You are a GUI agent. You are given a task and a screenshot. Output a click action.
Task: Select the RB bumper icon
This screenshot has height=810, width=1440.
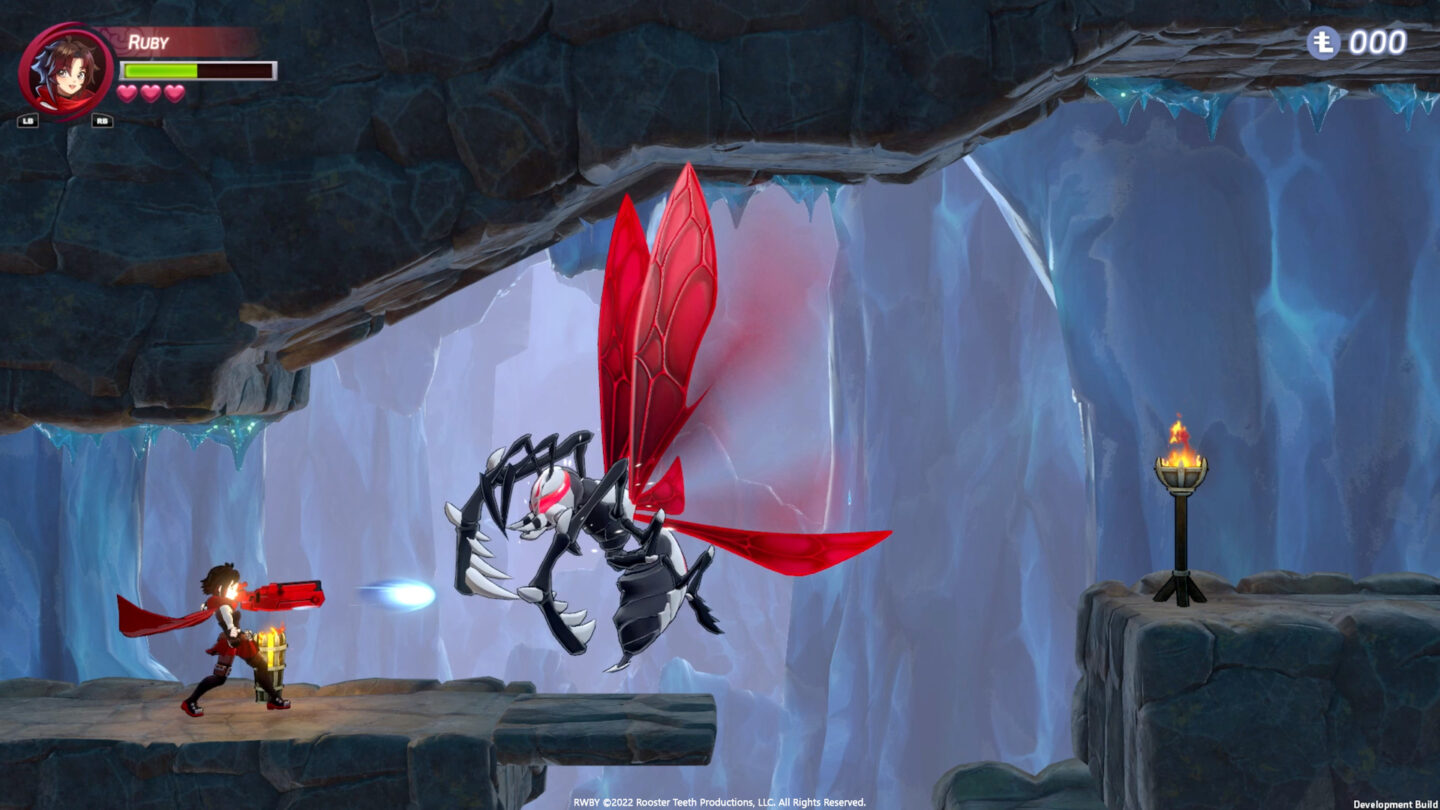point(100,120)
